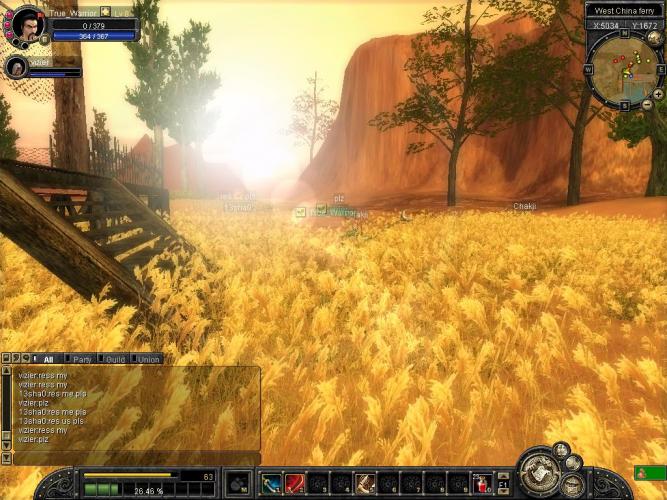Use the red health potion slot

482,484
